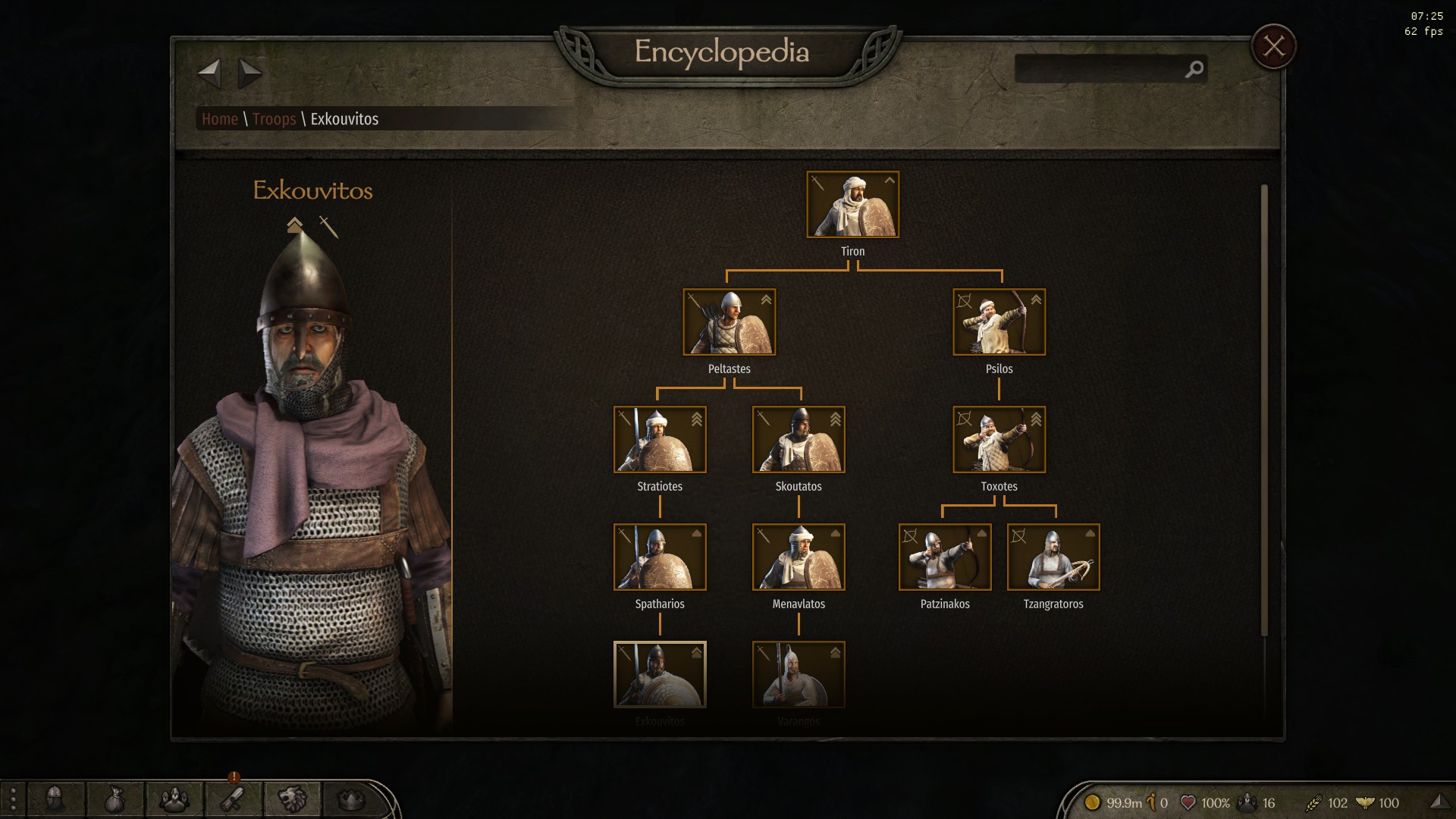Open the Tzangratoros crossbowman entry
The width and height of the screenshot is (1456, 819).
1053,557
